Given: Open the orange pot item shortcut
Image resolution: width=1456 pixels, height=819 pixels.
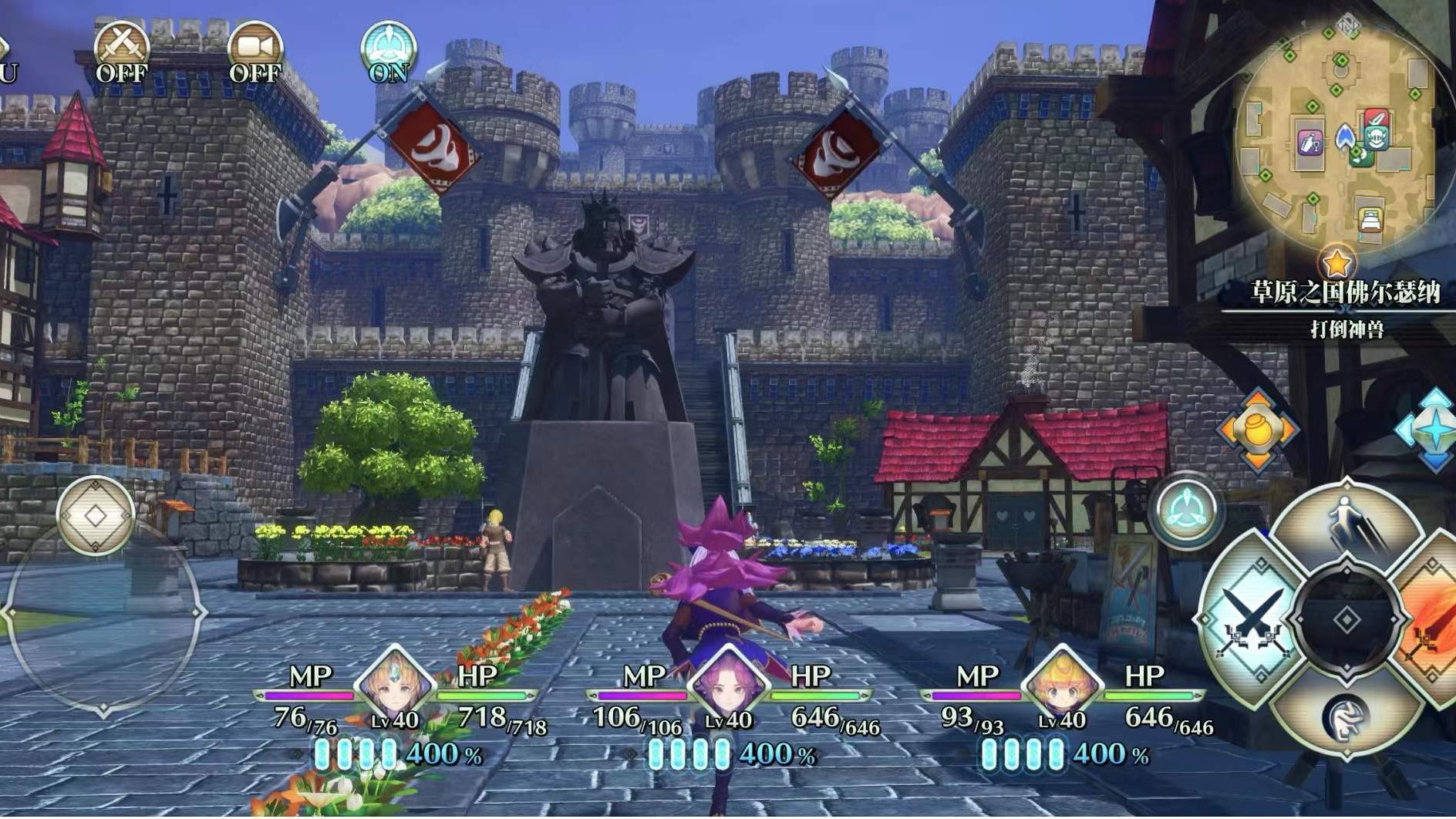Looking at the screenshot, I should coord(1257,430).
